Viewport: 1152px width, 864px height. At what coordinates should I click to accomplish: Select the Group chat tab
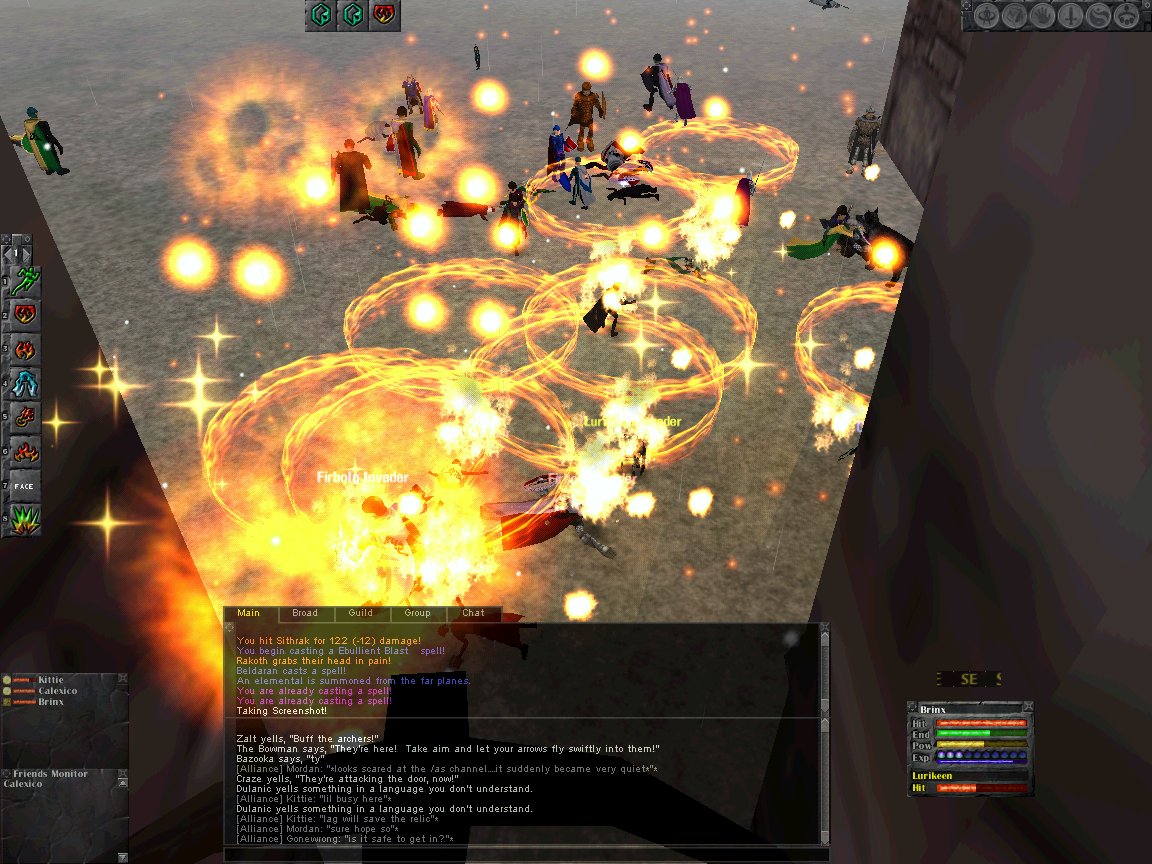tap(417, 613)
